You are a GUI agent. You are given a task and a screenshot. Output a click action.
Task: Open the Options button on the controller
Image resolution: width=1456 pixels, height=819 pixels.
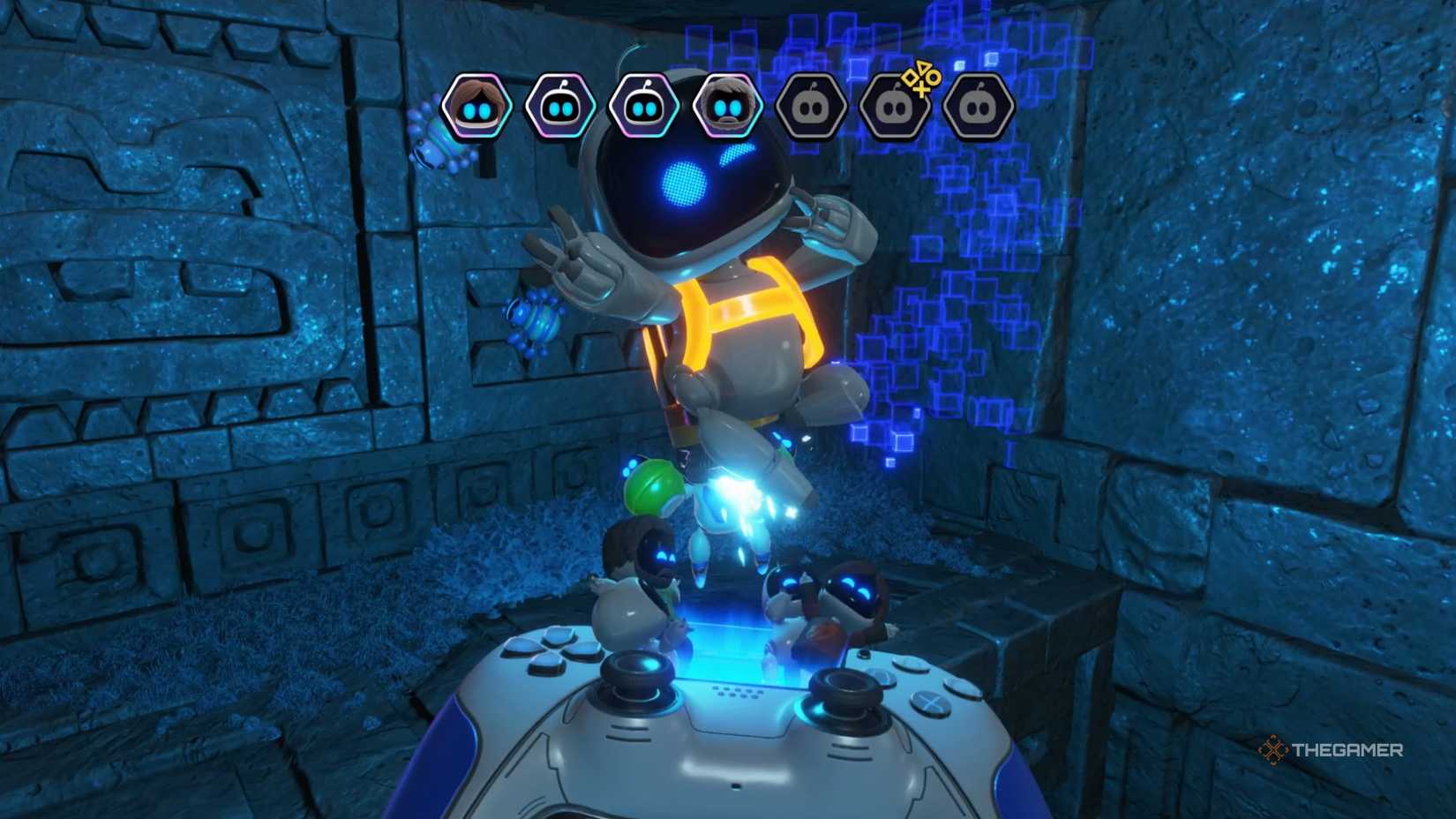pyautogui.click(x=864, y=652)
